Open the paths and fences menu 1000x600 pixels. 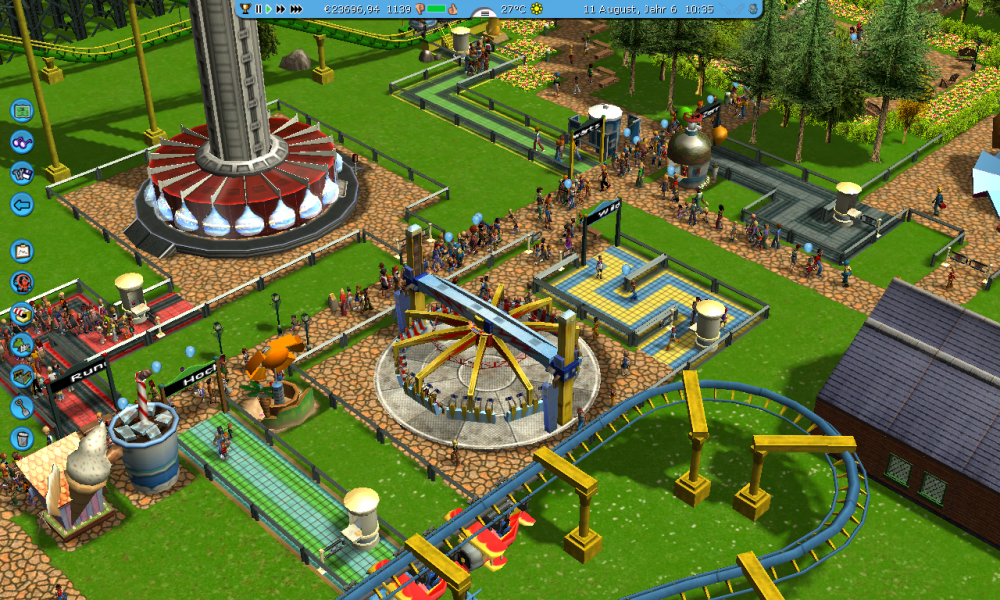(x=22, y=376)
